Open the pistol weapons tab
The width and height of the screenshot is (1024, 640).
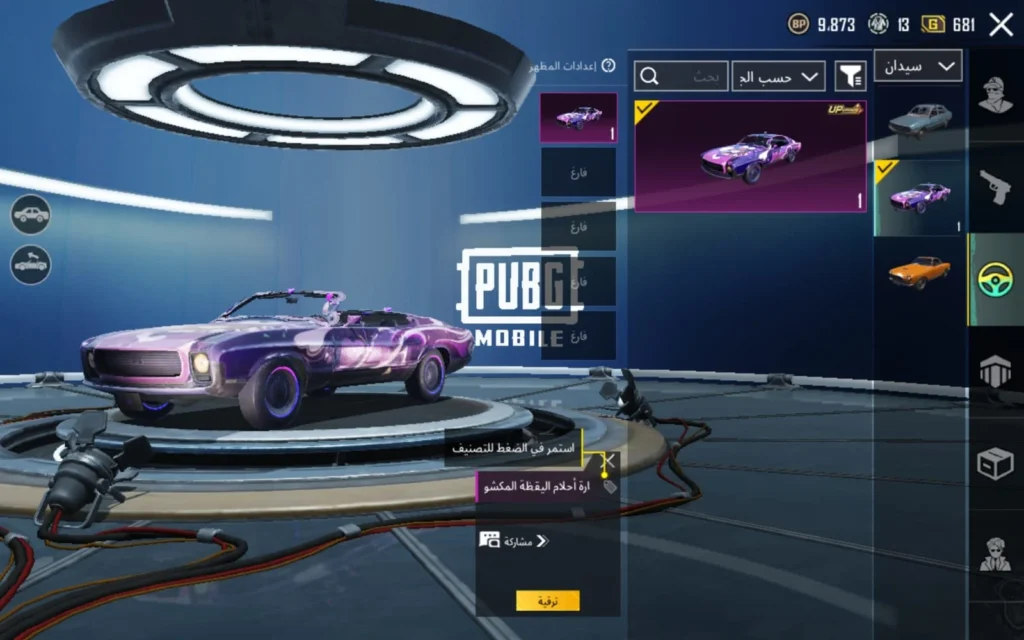[995, 187]
